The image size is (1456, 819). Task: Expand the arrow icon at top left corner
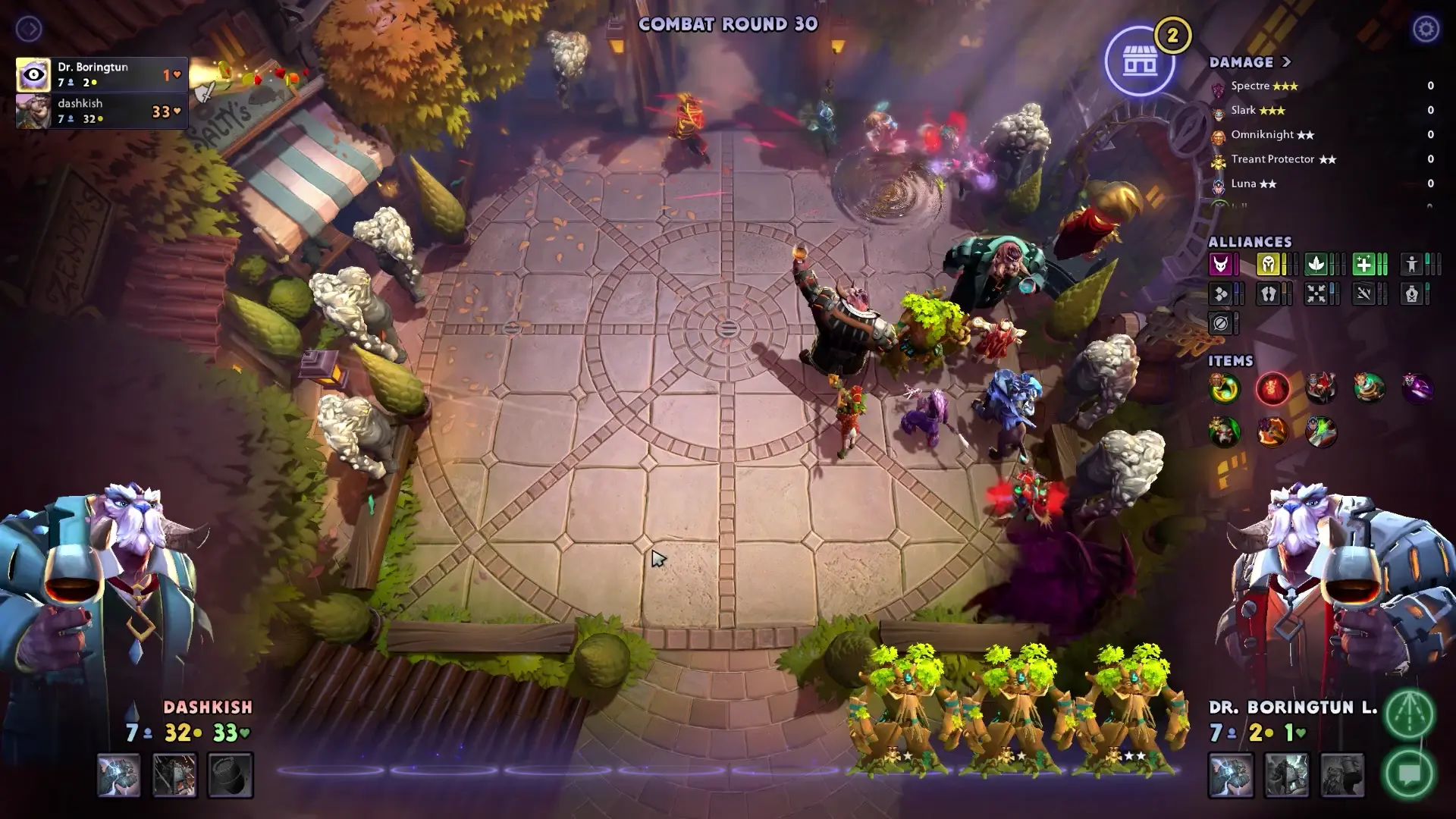pos(30,28)
